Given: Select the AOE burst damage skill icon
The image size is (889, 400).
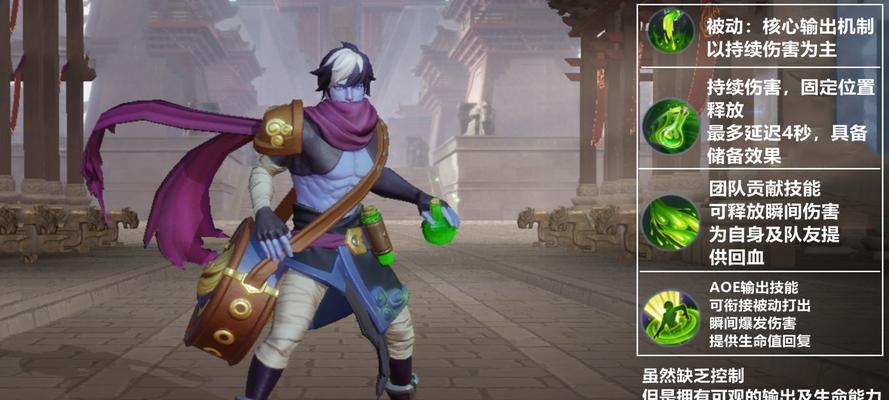Looking at the screenshot, I should 670,315.
